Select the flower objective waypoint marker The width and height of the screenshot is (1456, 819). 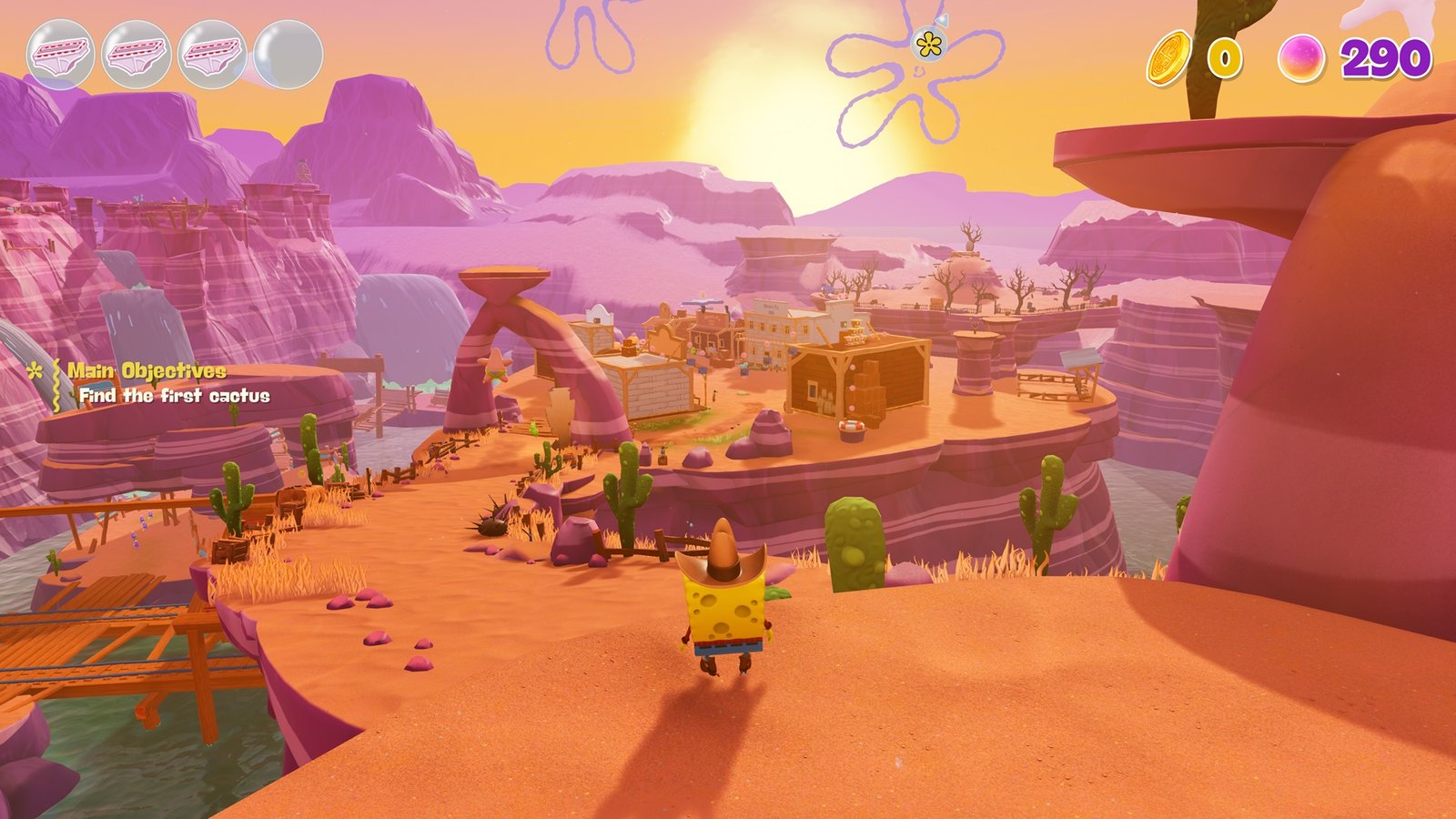[x=928, y=43]
